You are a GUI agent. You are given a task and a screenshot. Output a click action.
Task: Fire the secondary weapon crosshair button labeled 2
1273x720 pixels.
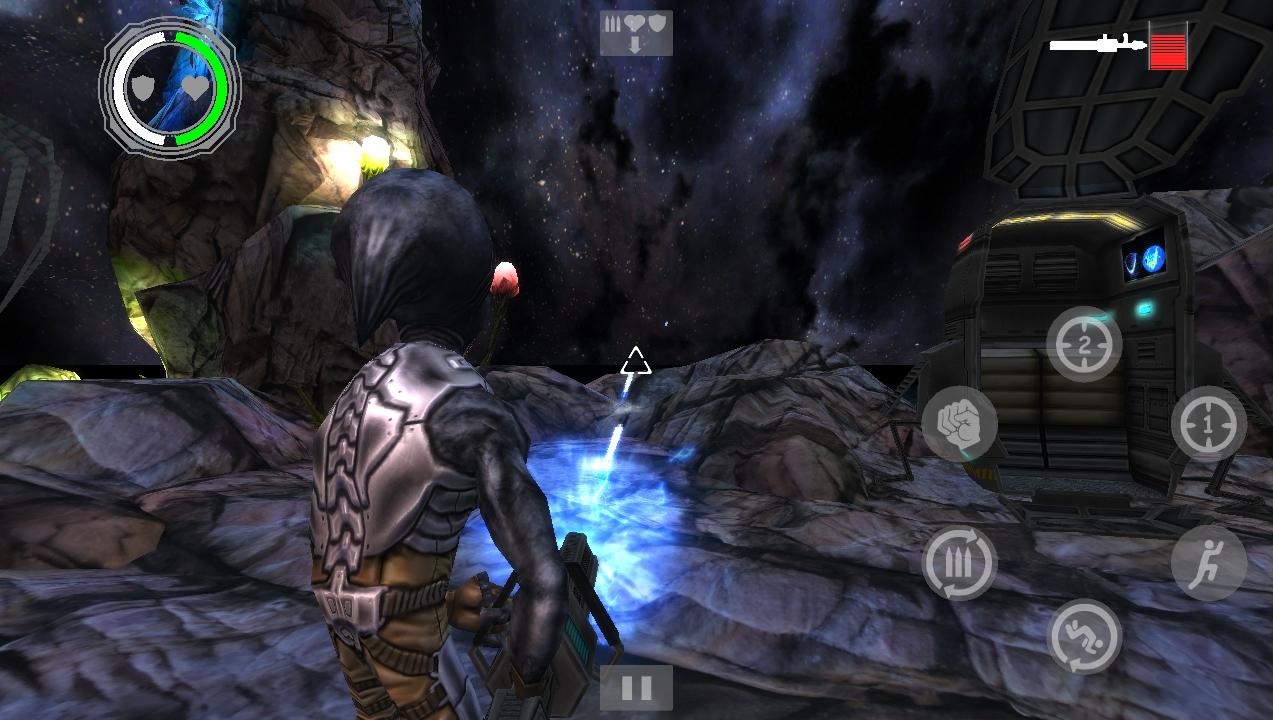point(1084,344)
